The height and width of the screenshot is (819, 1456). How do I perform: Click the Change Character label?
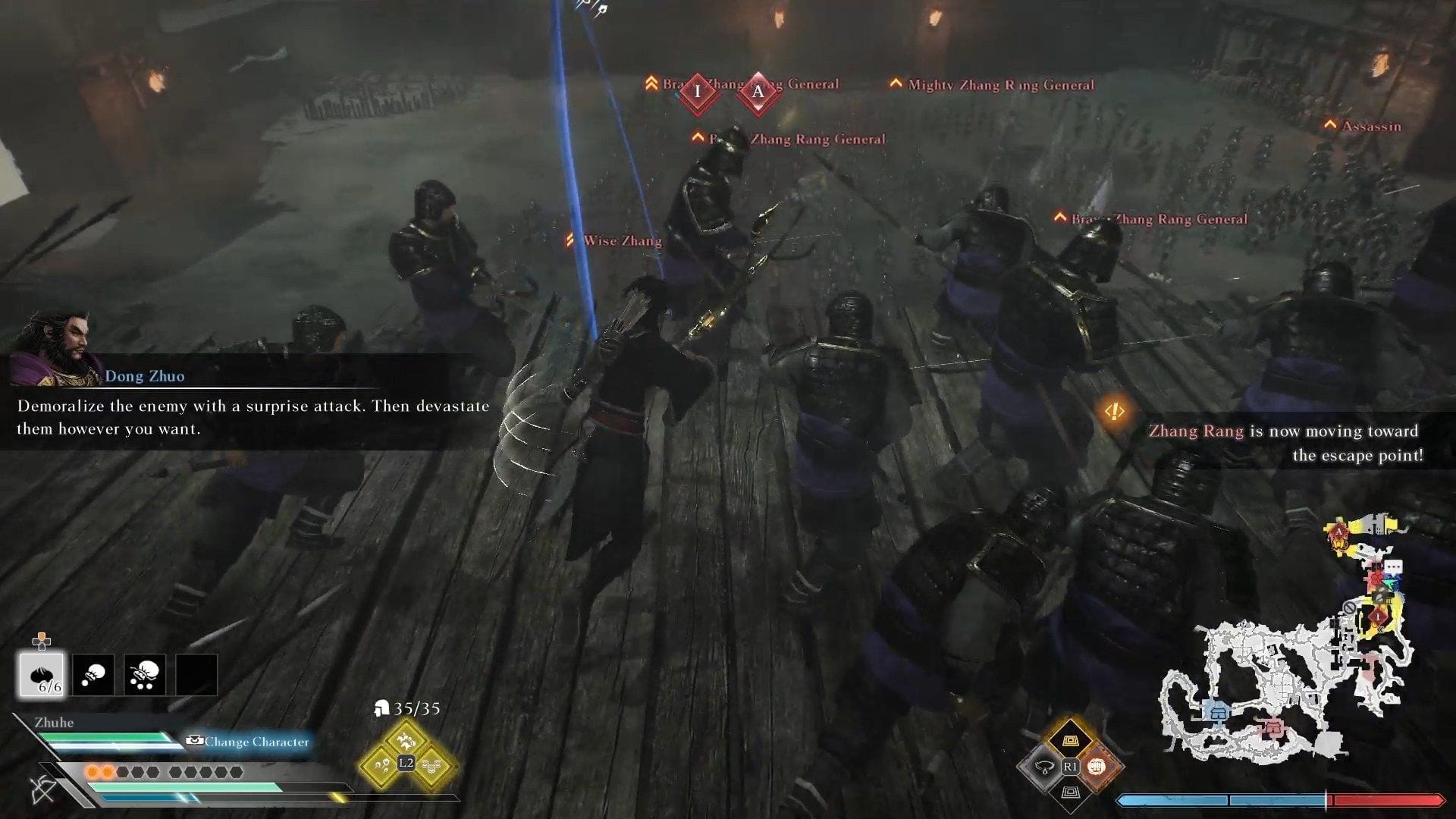point(256,742)
